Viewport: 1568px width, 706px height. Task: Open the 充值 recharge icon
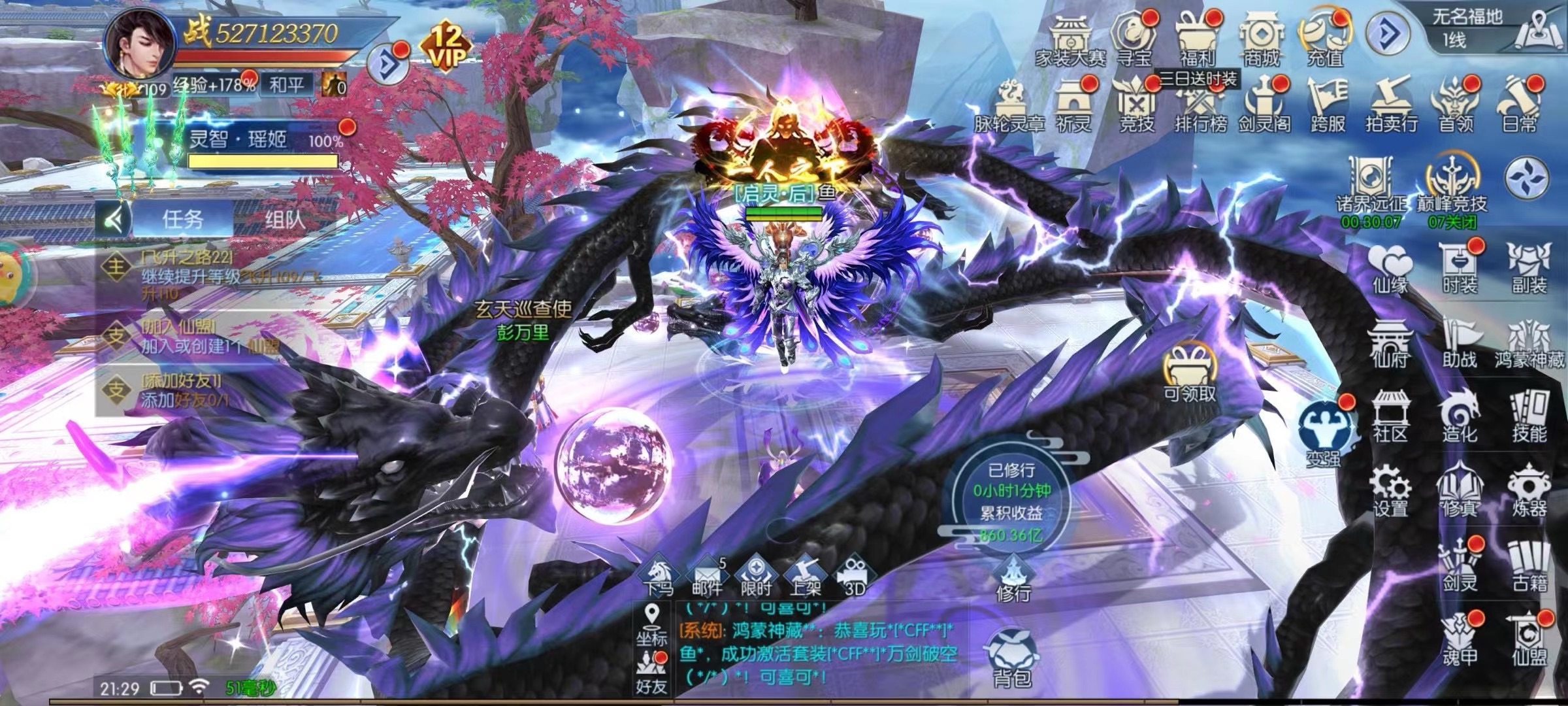click(x=1325, y=38)
